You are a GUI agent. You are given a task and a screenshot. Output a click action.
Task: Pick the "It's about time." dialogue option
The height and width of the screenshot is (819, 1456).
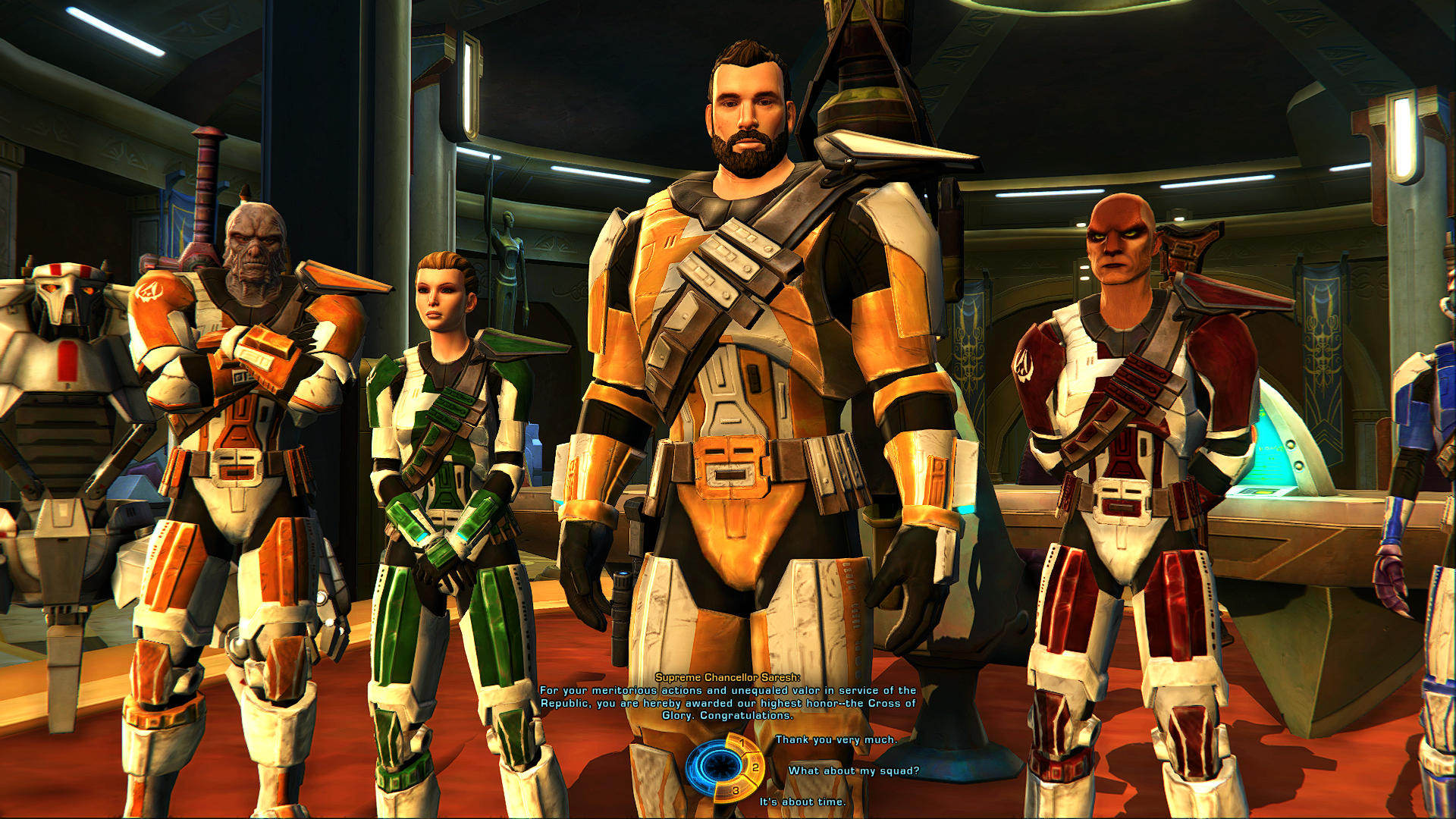click(x=802, y=802)
